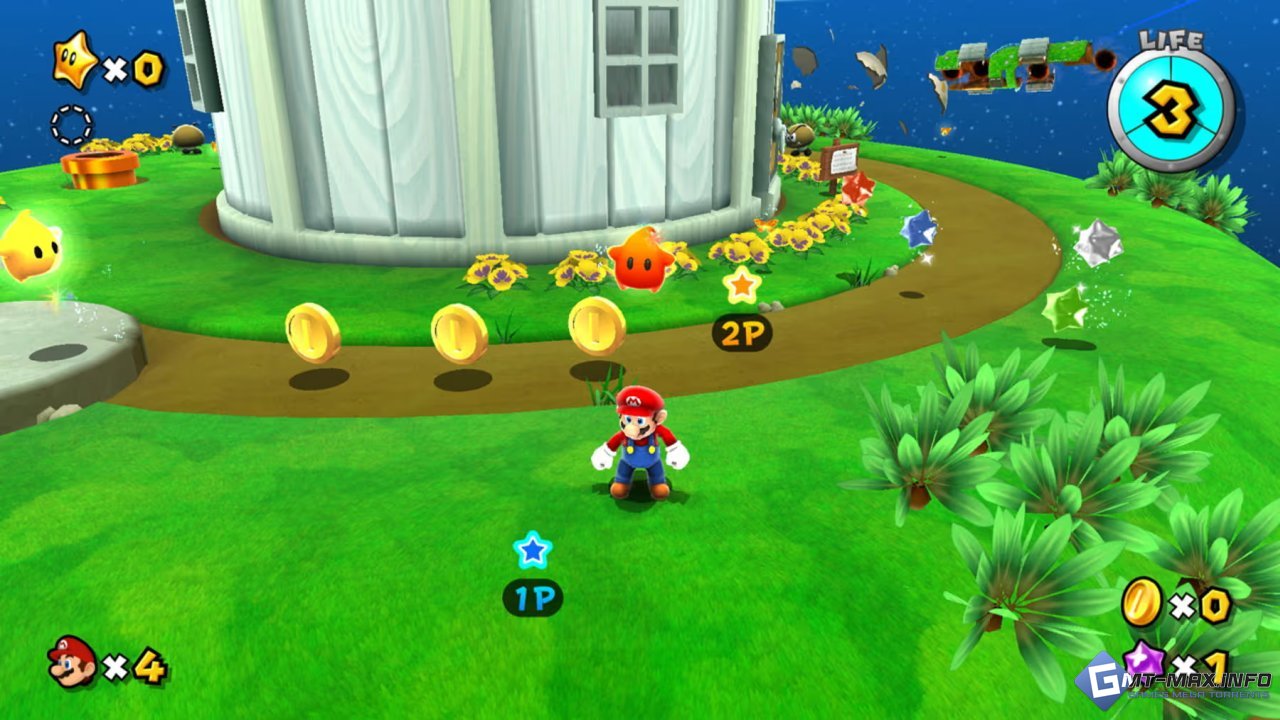Image resolution: width=1280 pixels, height=720 pixels.
Task: Click the Power Star counter icon
Action: click(75, 60)
